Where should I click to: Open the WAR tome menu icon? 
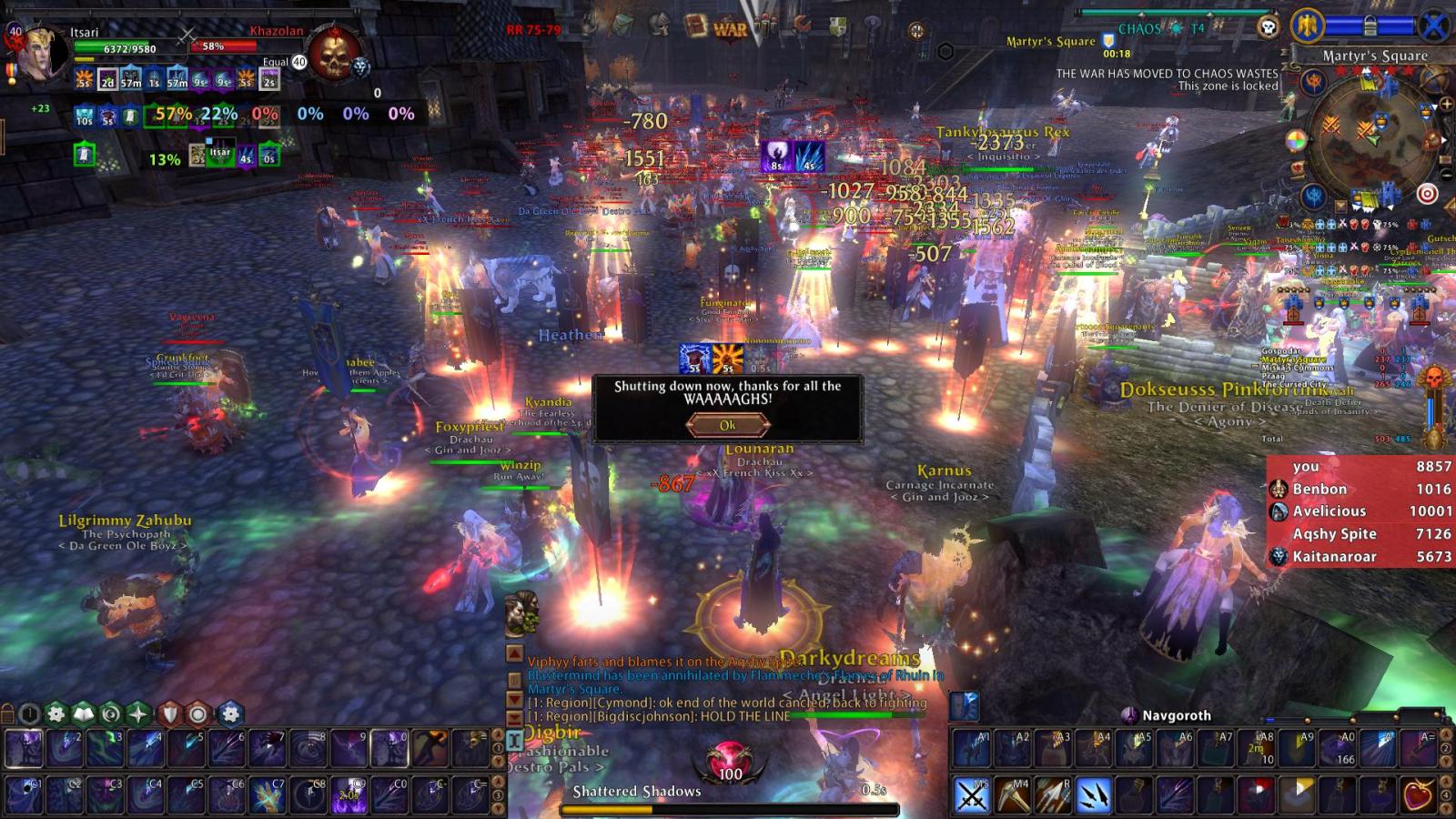click(x=729, y=28)
